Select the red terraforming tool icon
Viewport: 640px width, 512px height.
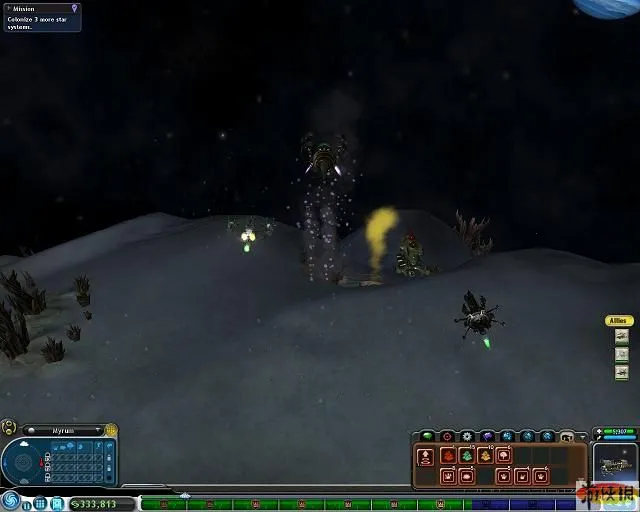(448, 456)
